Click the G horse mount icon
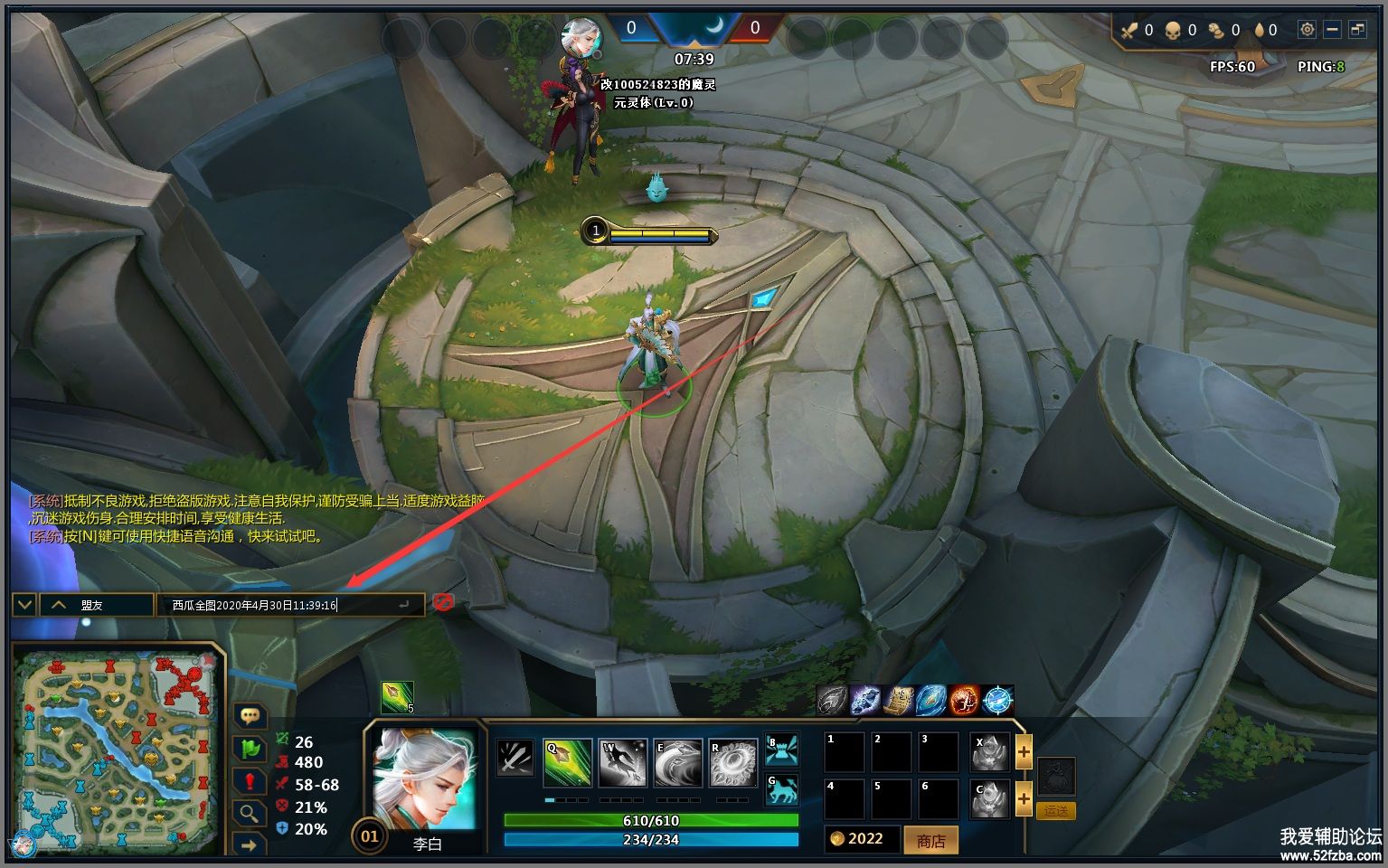 (x=782, y=790)
